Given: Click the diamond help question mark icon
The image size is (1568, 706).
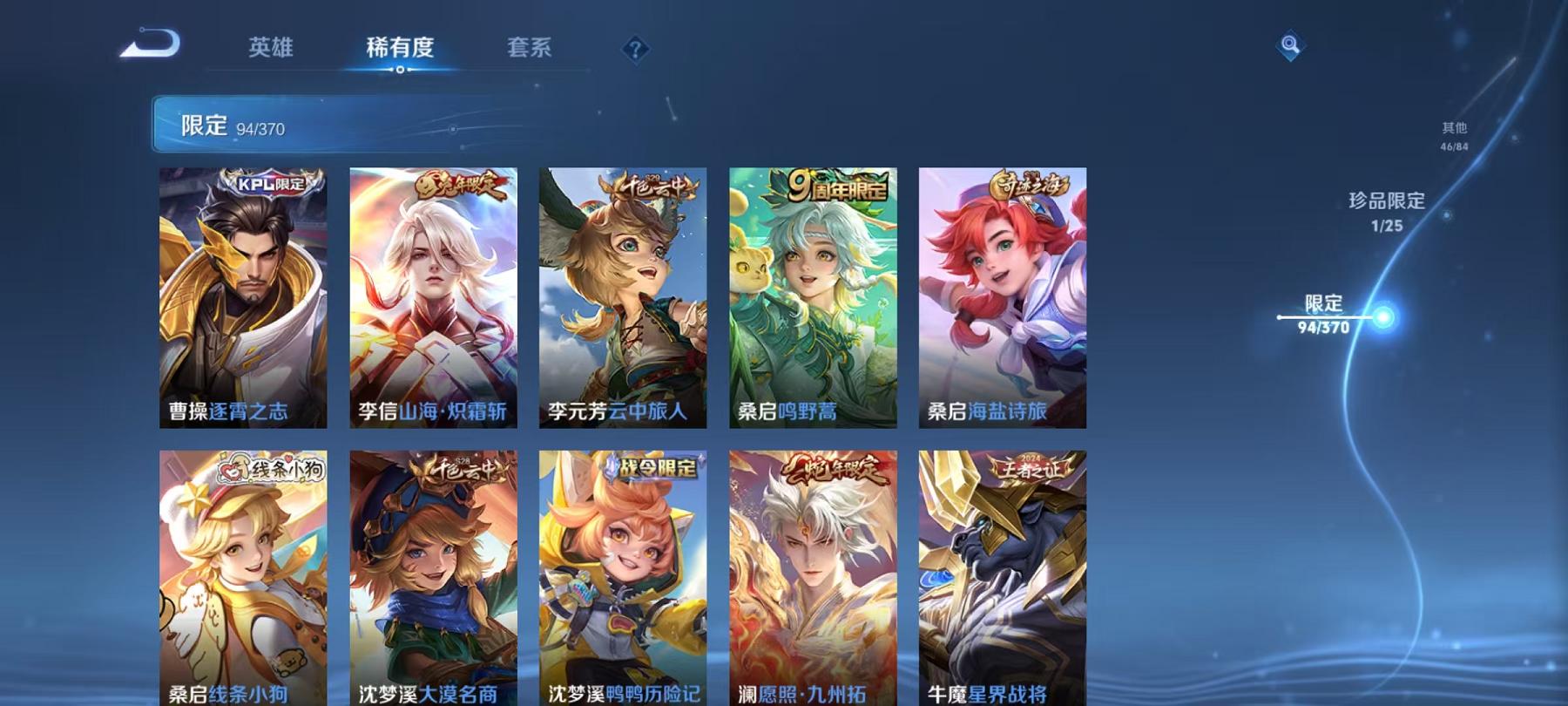Looking at the screenshot, I should click(x=634, y=48).
